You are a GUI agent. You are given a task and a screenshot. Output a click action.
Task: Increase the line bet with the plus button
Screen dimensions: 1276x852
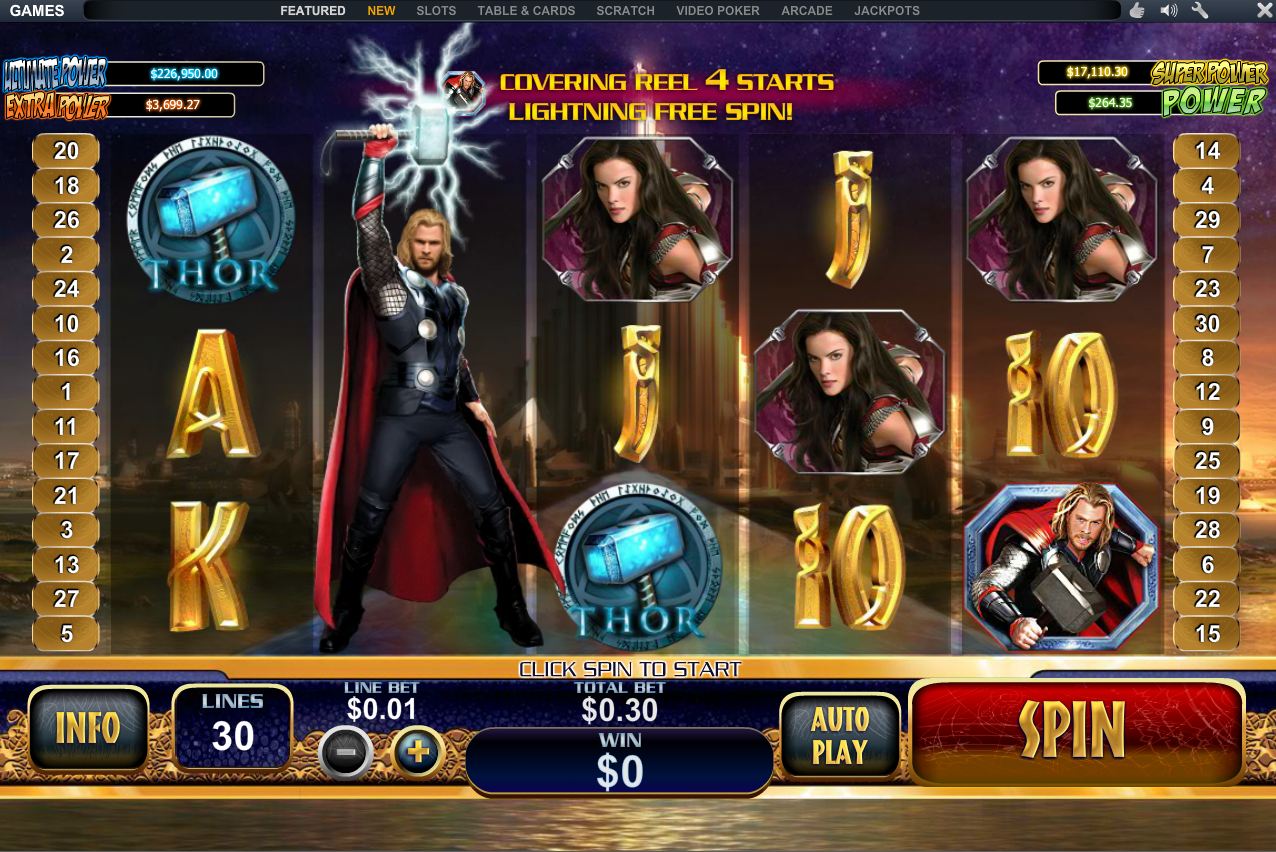pos(417,752)
